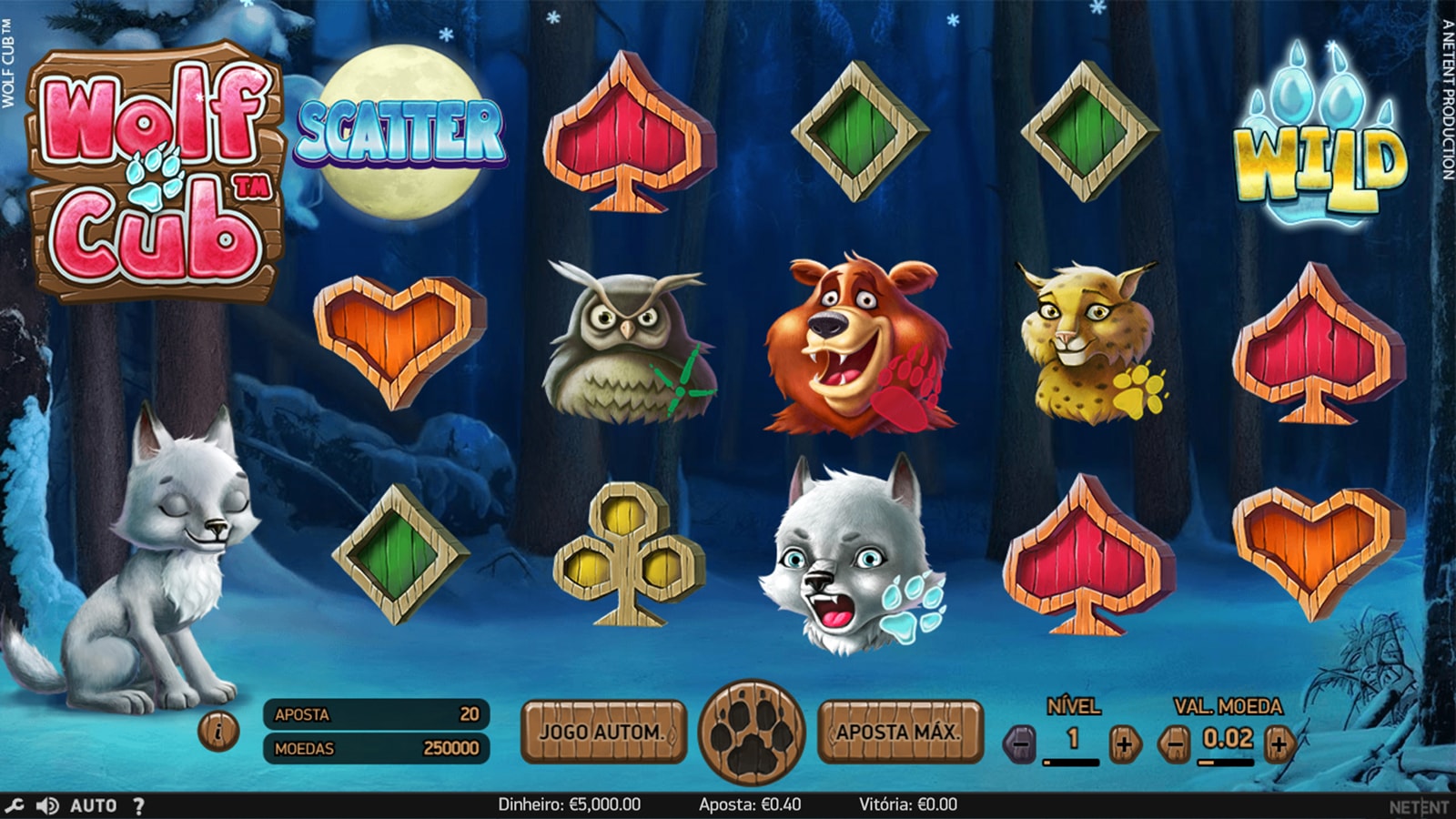1456x819 pixels.
Task: Increase the bet level (Nível)
Action: click(1125, 743)
